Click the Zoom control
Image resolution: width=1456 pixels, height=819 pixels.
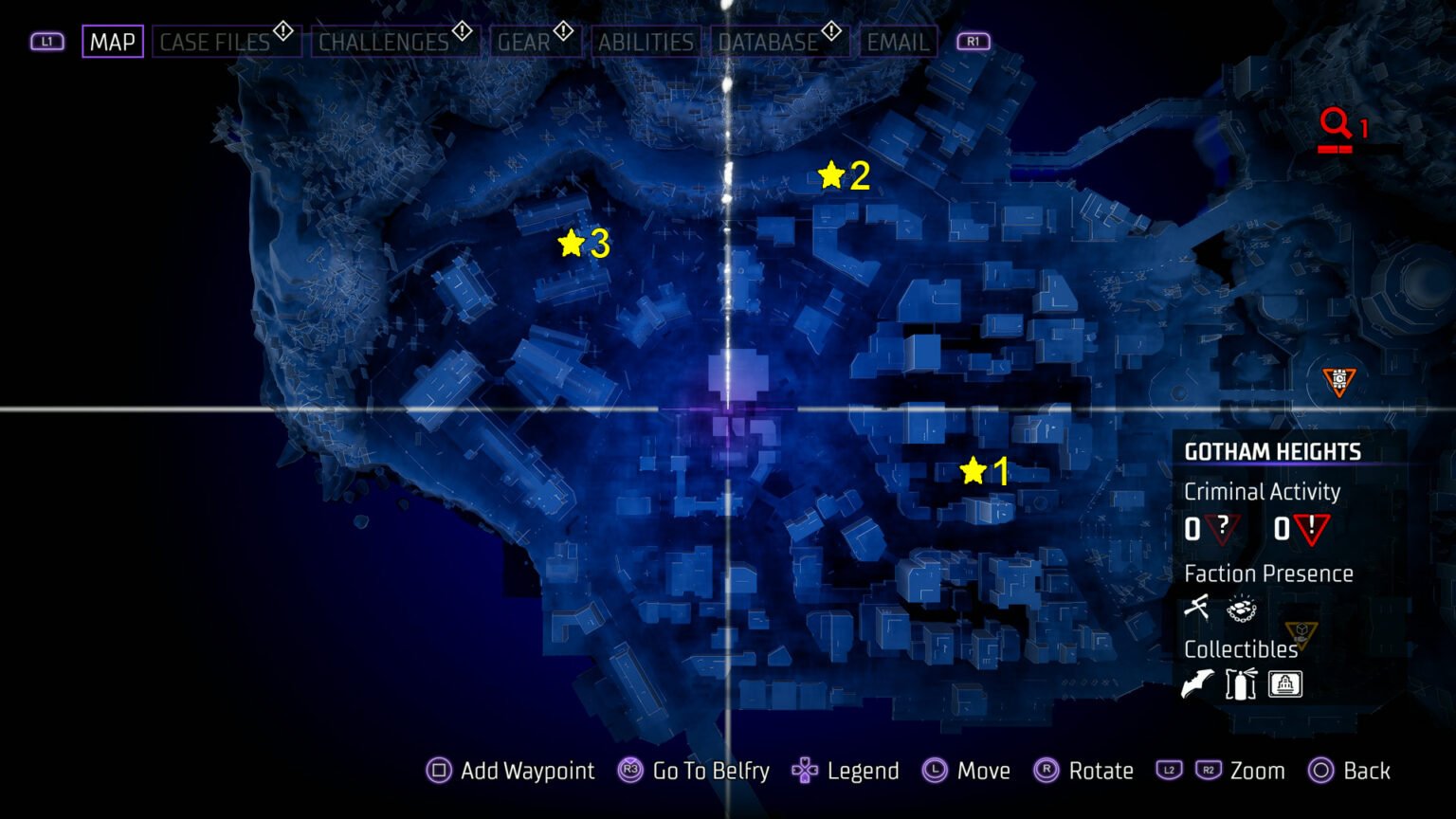[1258, 771]
